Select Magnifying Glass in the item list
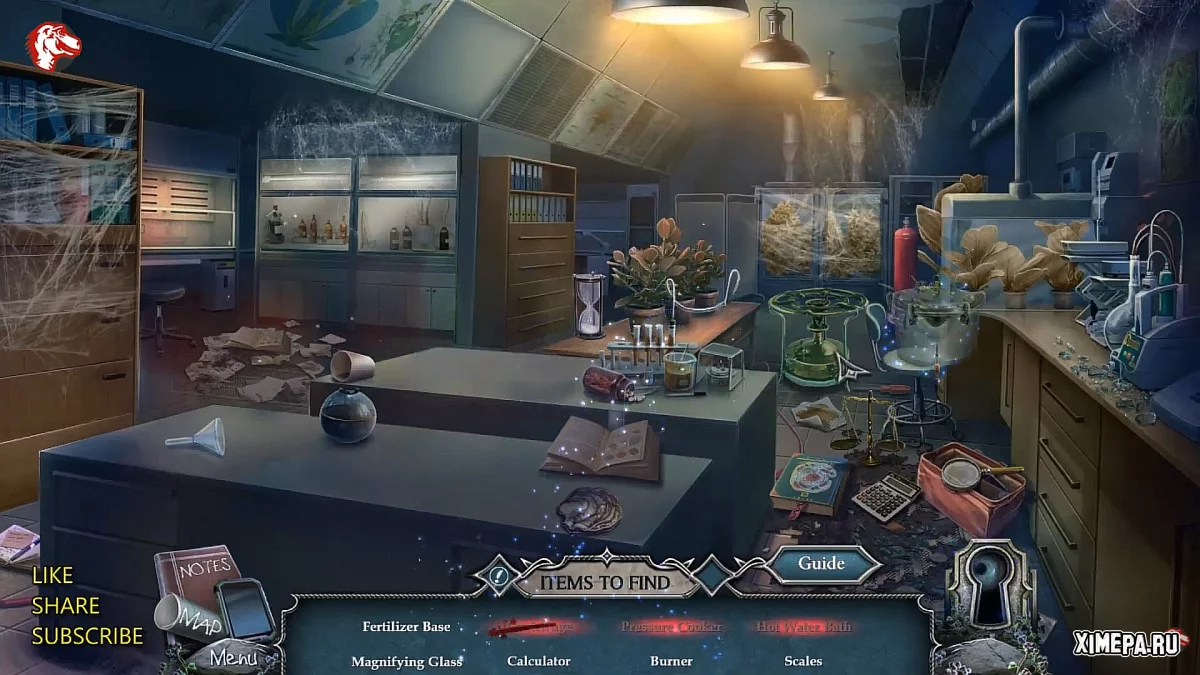This screenshot has height=675, width=1200. 406,661
